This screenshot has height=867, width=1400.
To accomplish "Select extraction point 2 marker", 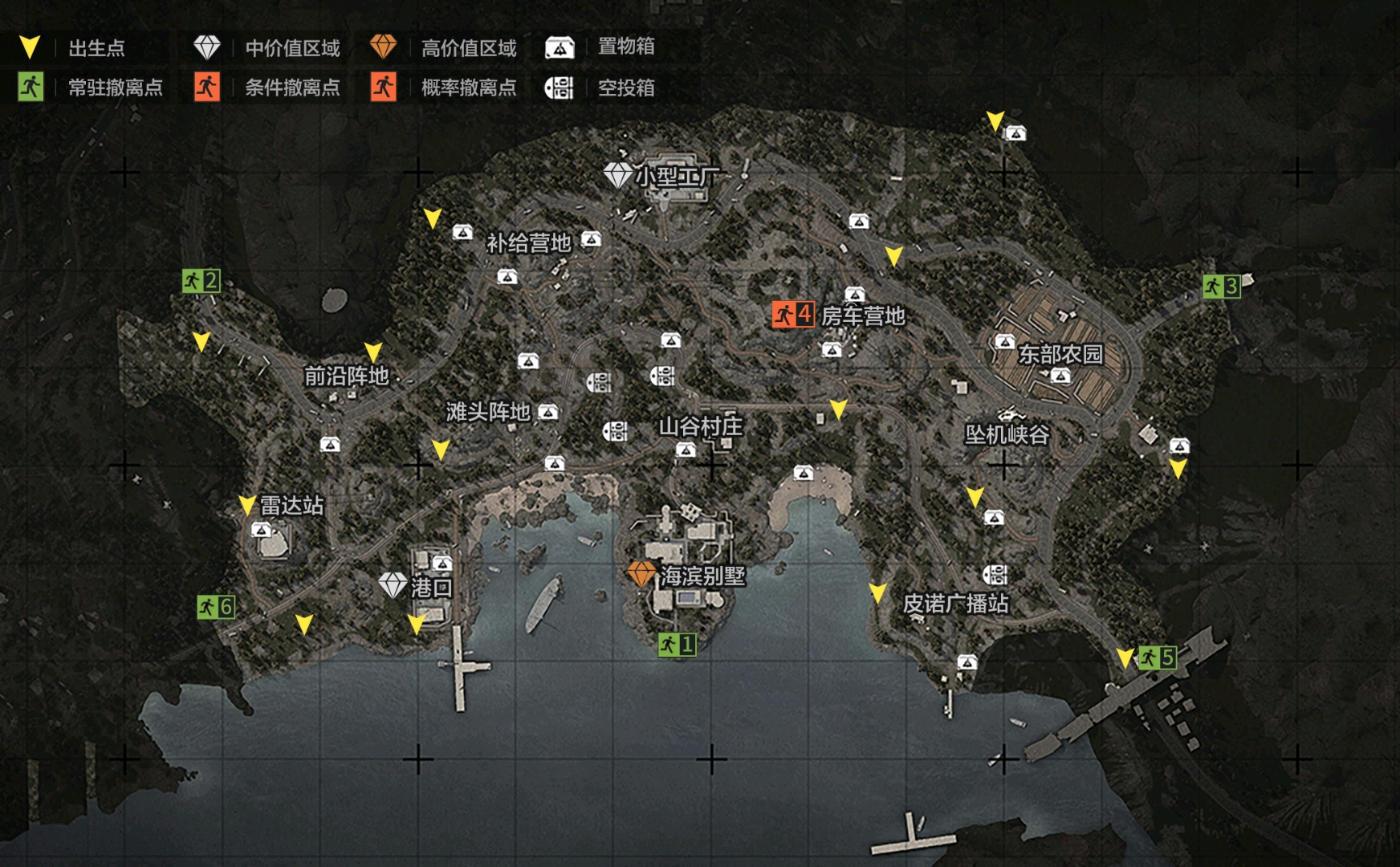I will (201, 281).
